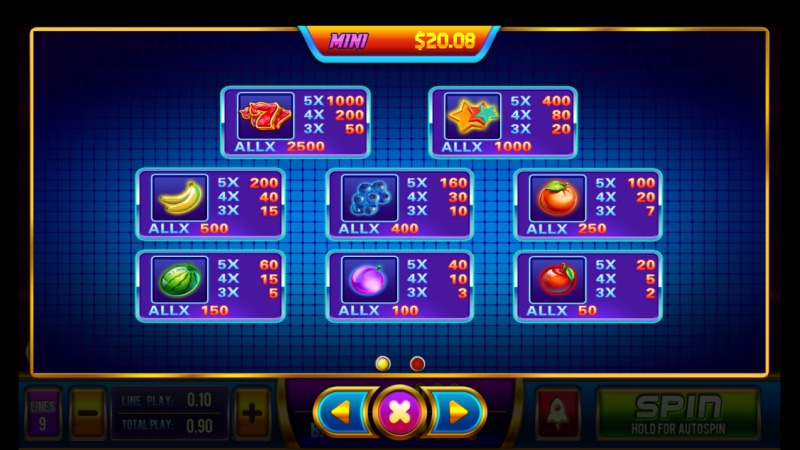Viewport: 800px width, 450px height.
Task: Hit the green SPIN button
Action: pyautogui.click(x=677, y=413)
